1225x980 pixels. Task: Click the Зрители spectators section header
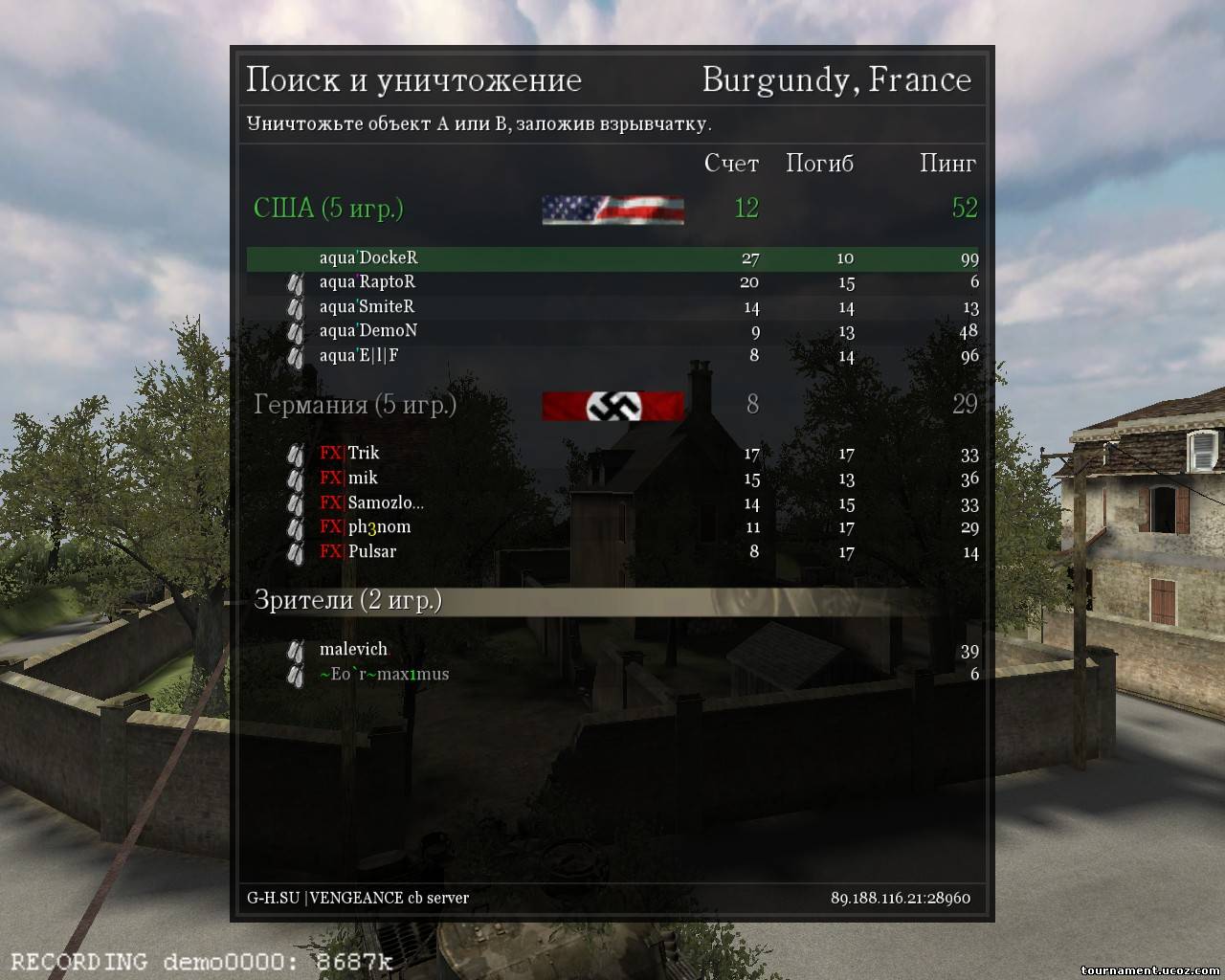pos(347,601)
